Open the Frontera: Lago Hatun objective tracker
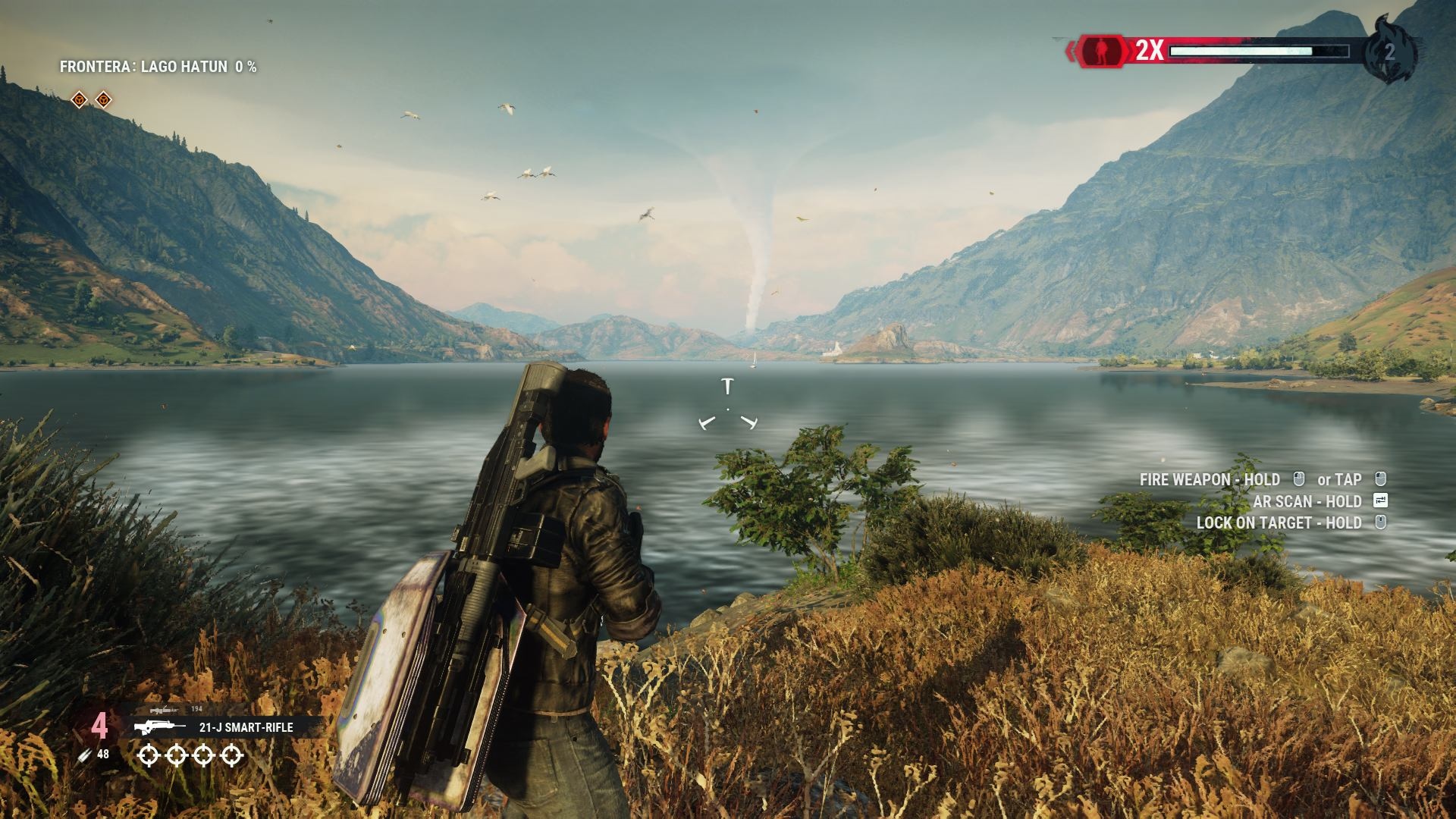 pos(158,67)
